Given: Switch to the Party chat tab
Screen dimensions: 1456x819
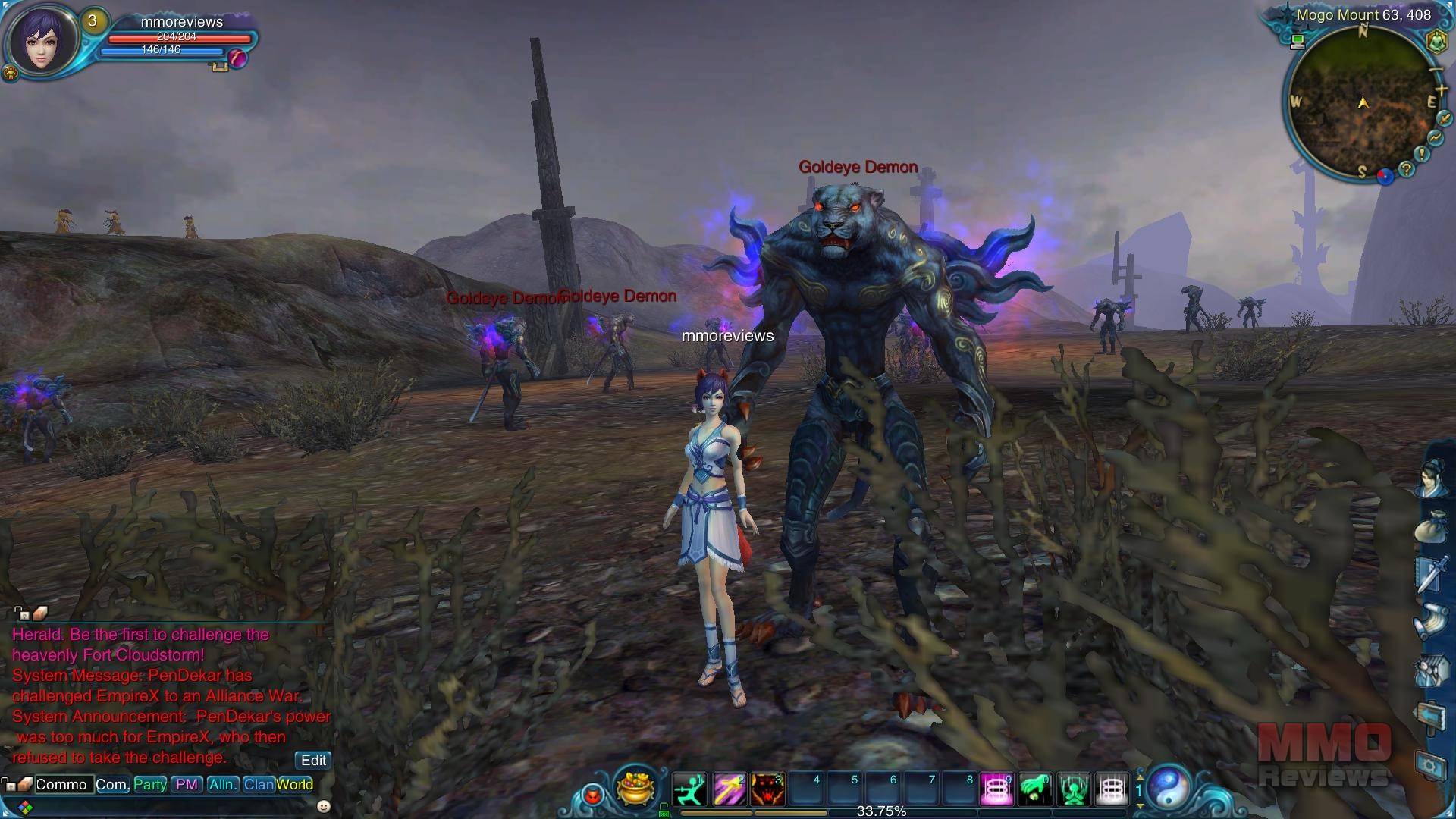Looking at the screenshot, I should pos(150,784).
